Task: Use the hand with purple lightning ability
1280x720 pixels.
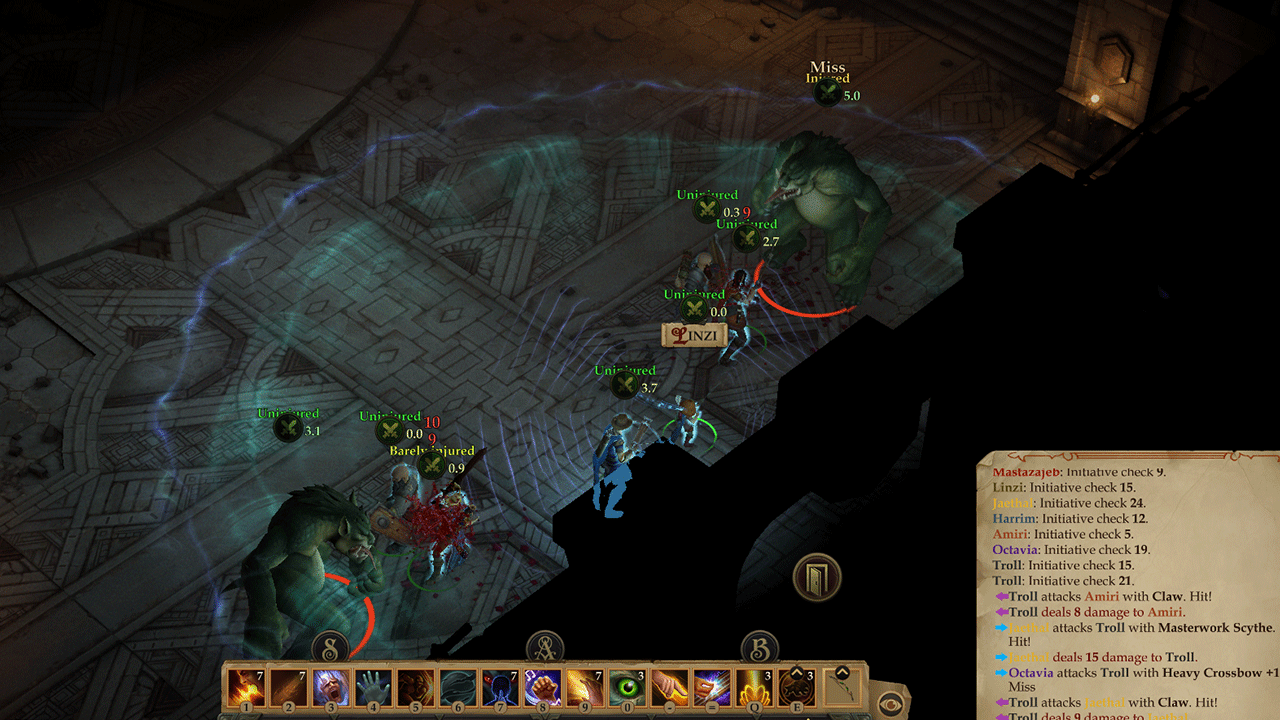Action: coord(711,688)
